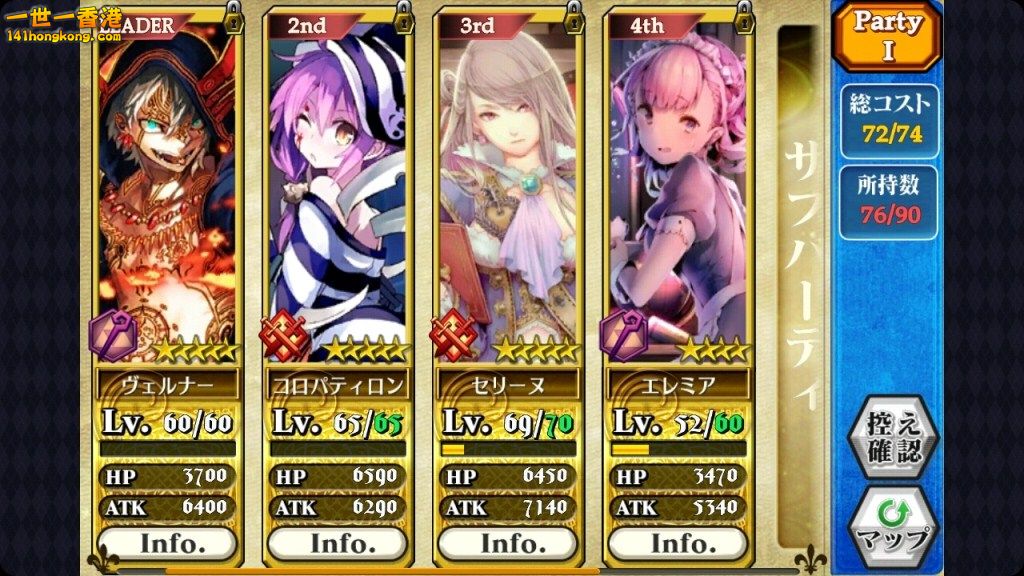Viewport: 1024px width, 576px height.
Task: Show Info for コロパティロン
Action: click(x=337, y=543)
